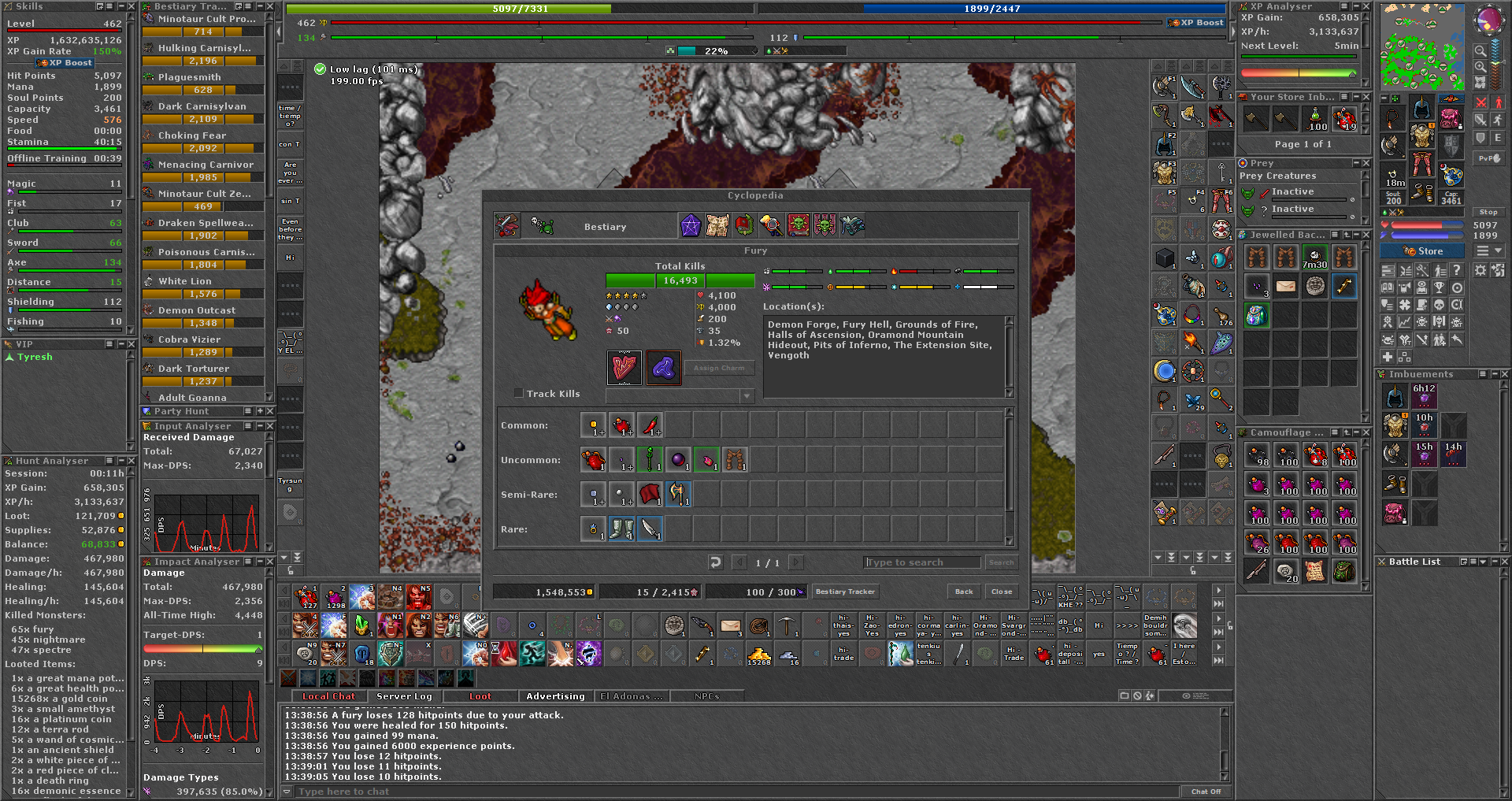Click the minimap zoom slider
This screenshot has width=1512, height=801.
coord(1504,62)
